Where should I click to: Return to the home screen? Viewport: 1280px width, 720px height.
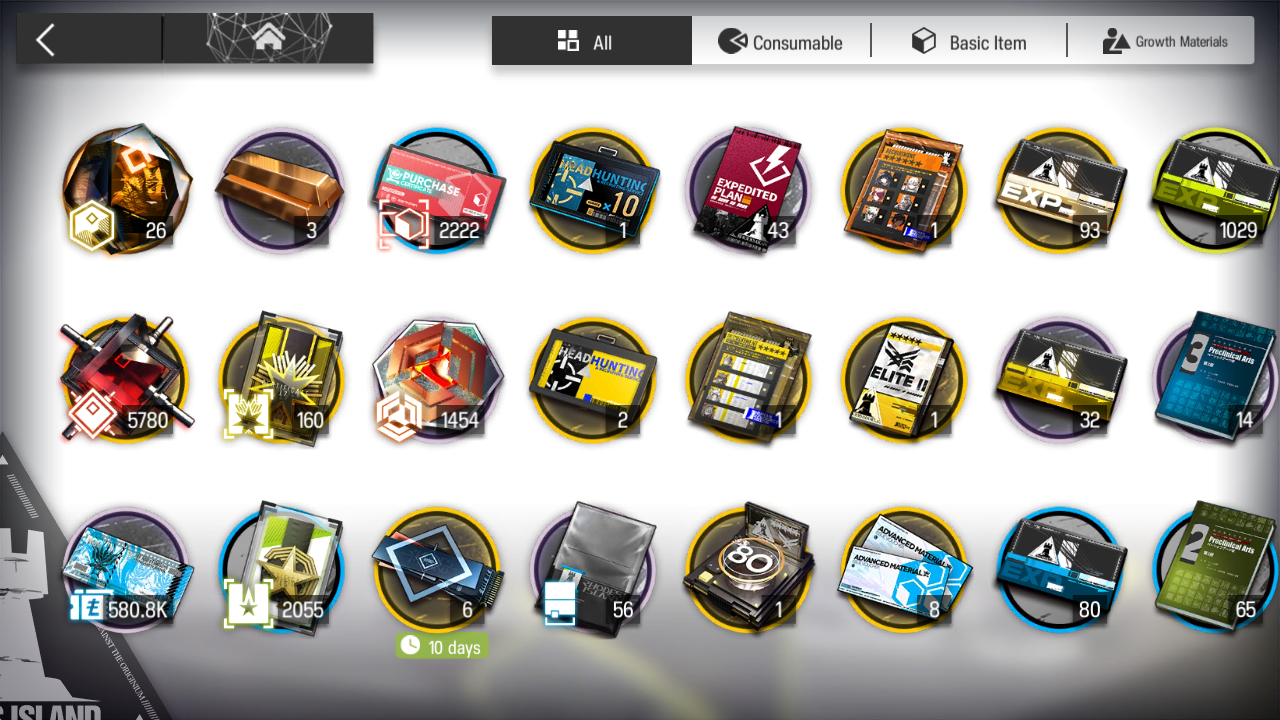click(x=268, y=40)
